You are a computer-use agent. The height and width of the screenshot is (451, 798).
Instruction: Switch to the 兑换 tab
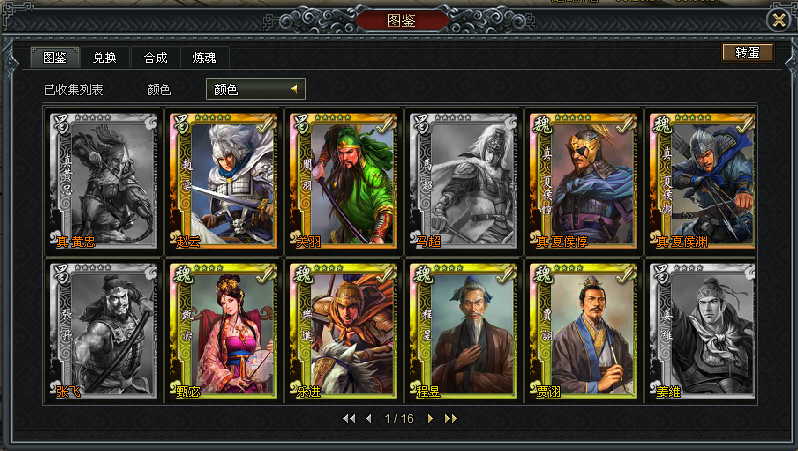[104, 57]
